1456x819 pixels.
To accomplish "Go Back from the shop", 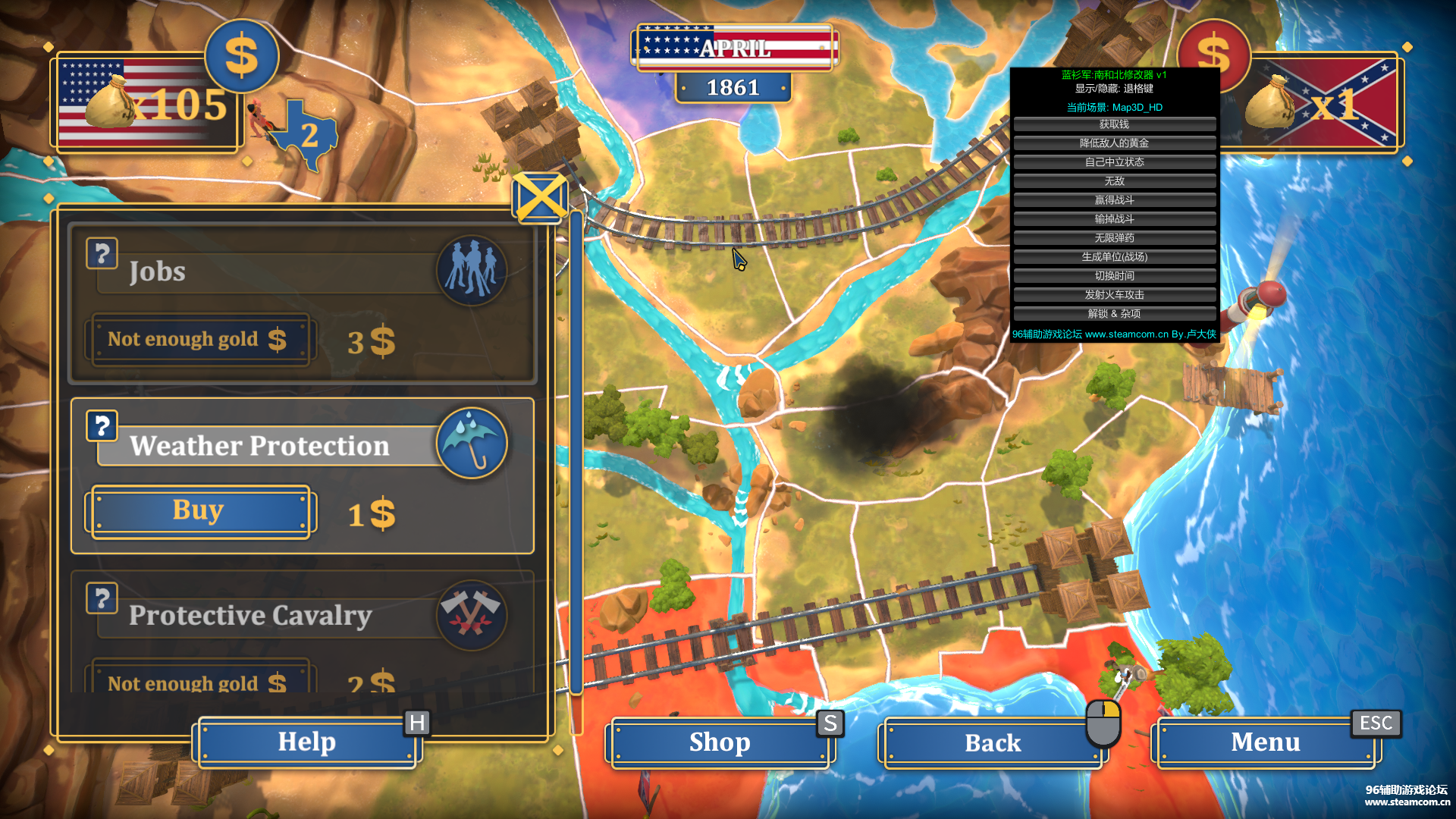I will (x=992, y=743).
